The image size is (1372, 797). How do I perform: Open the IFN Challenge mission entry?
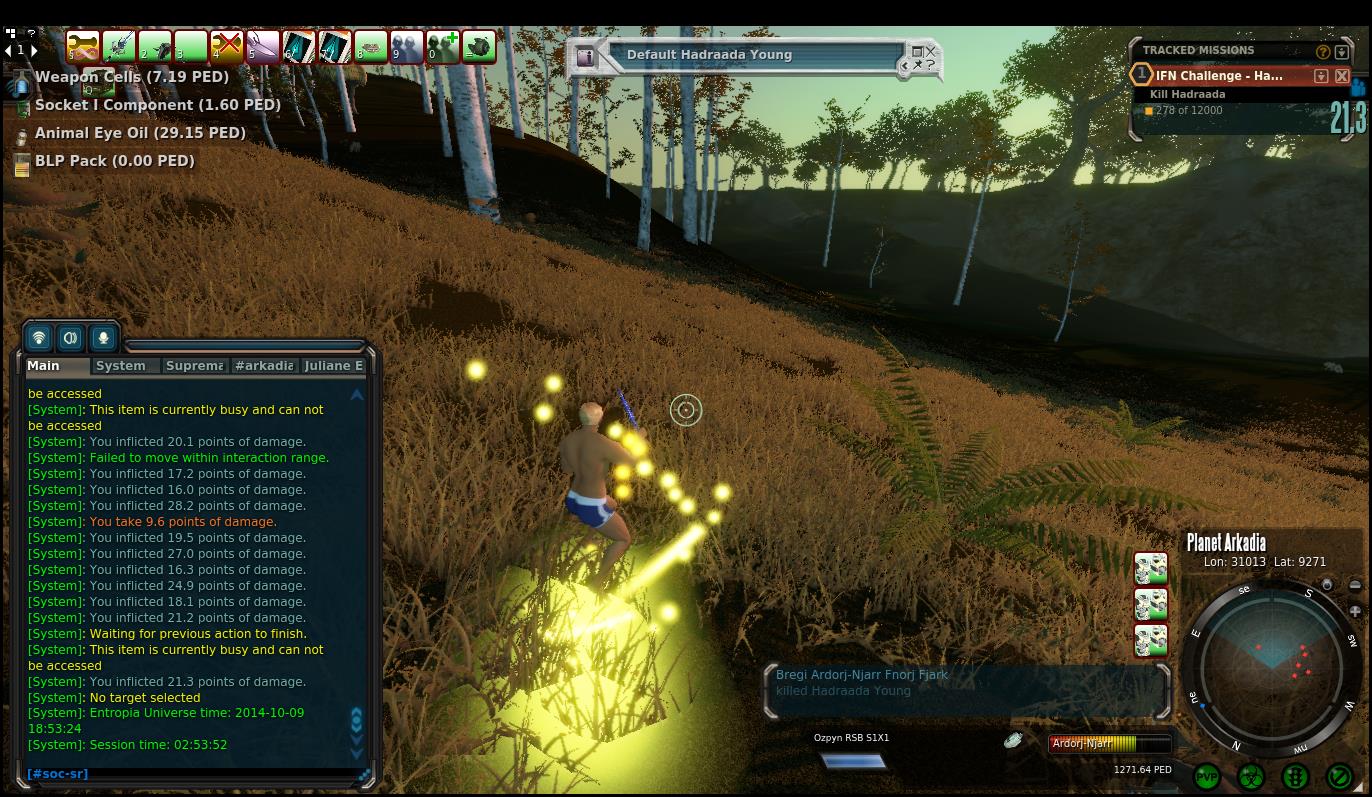click(1219, 76)
